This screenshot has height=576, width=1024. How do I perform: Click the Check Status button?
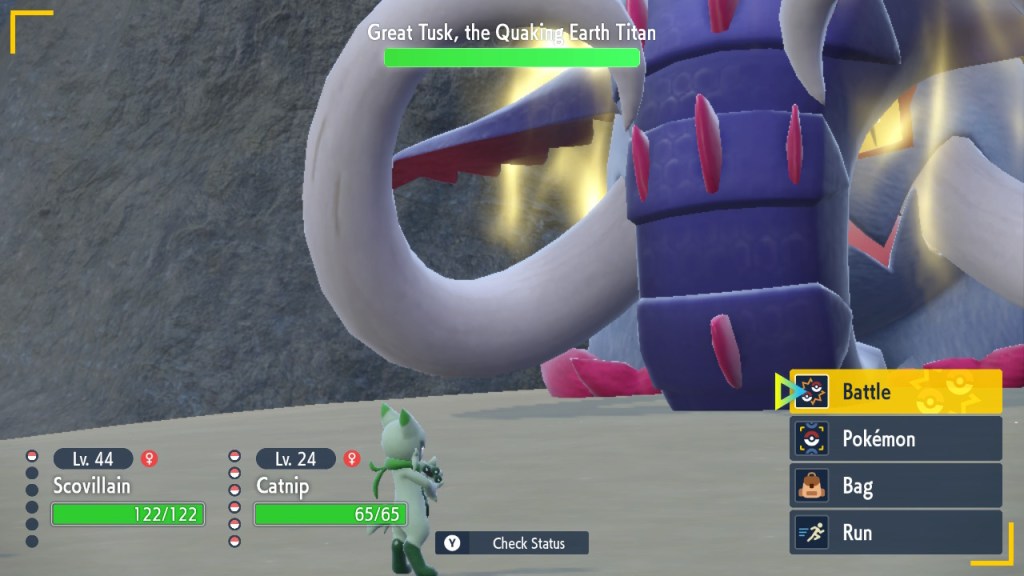pyautogui.click(x=512, y=543)
